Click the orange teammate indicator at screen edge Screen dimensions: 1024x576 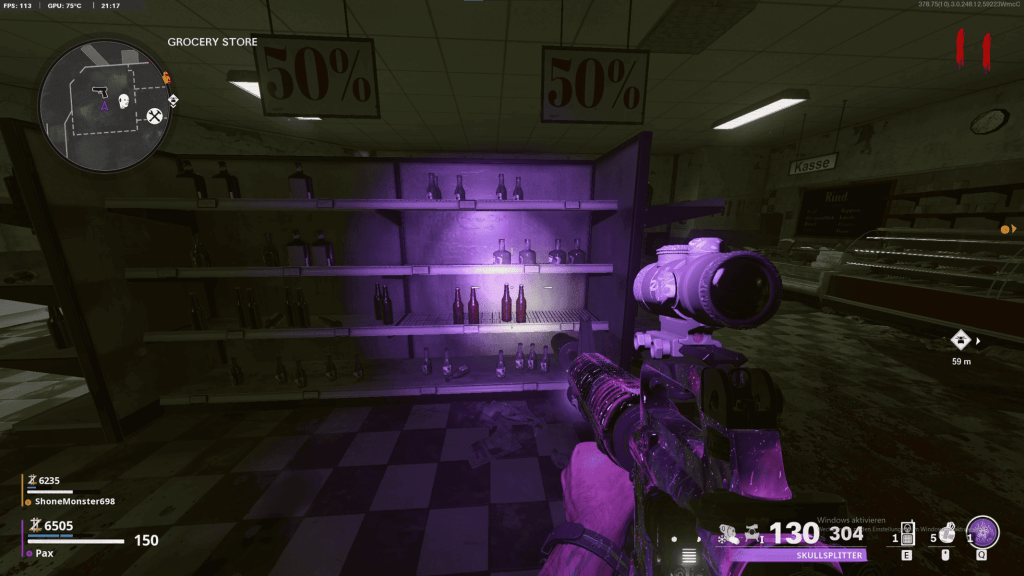point(1005,230)
